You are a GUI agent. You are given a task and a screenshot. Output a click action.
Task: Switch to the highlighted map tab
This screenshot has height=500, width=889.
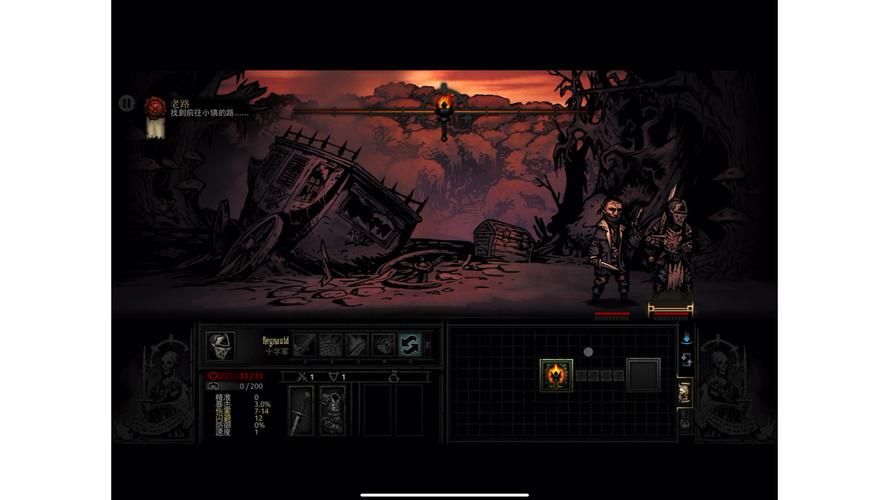coord(685,392)
